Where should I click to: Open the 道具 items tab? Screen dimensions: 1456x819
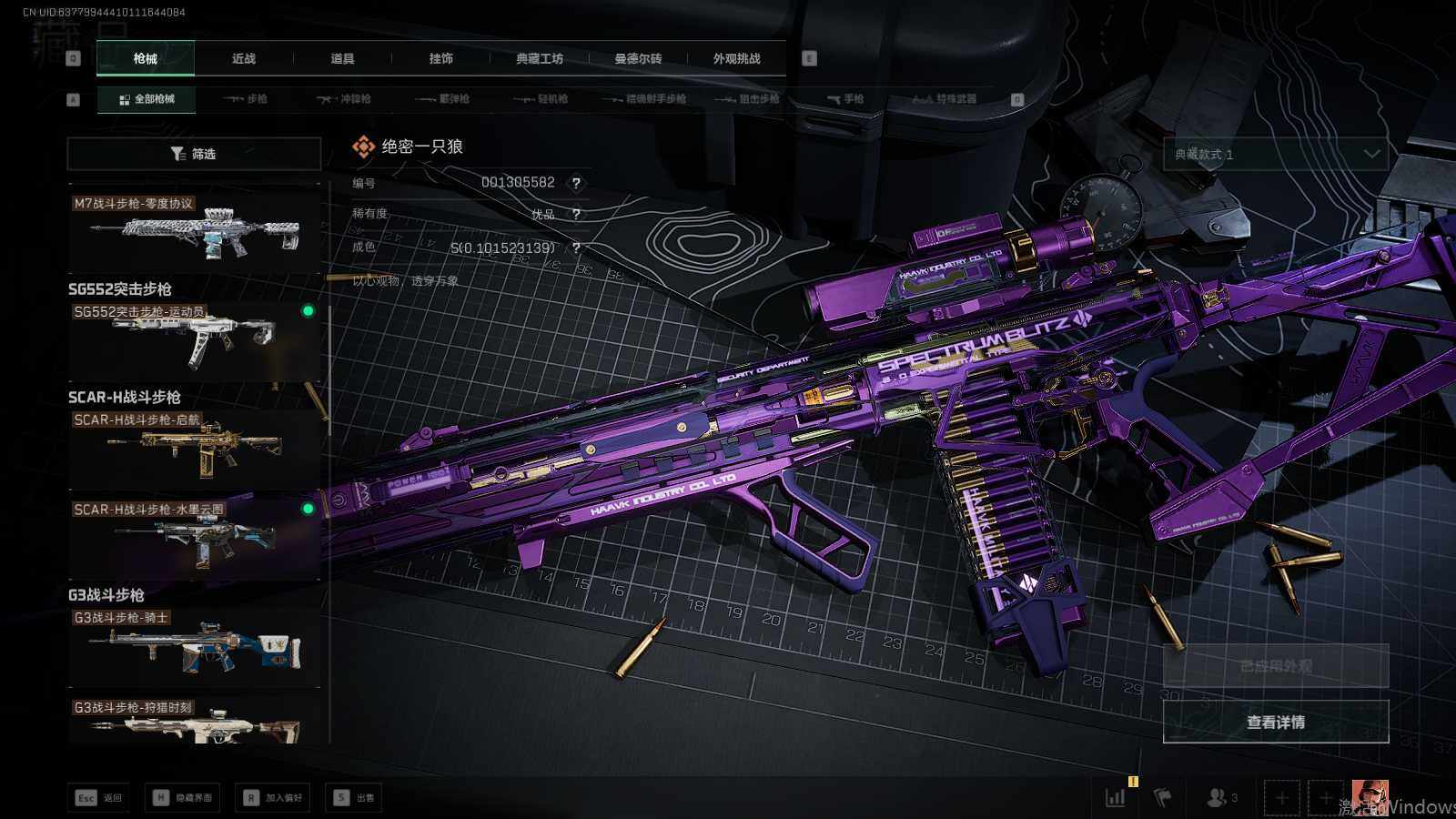[x=342, y=58]
